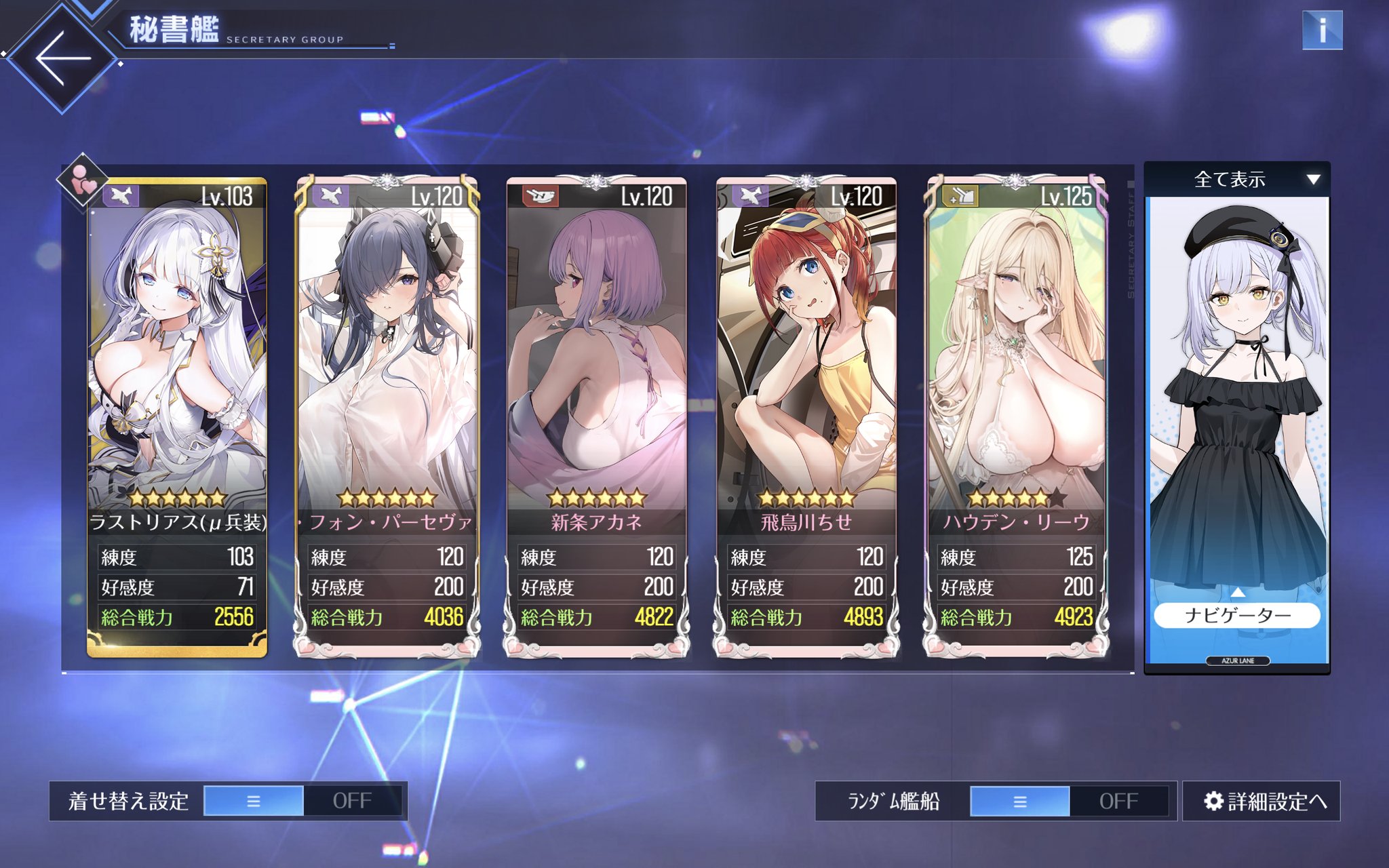Go back with the arrow button

point(62,58)
